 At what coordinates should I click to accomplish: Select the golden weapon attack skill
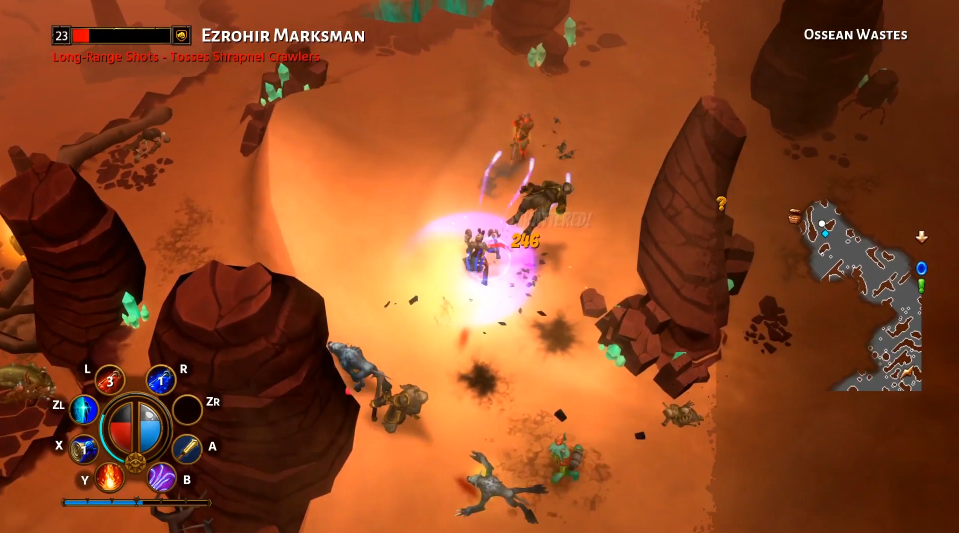[x=187, y=449]
